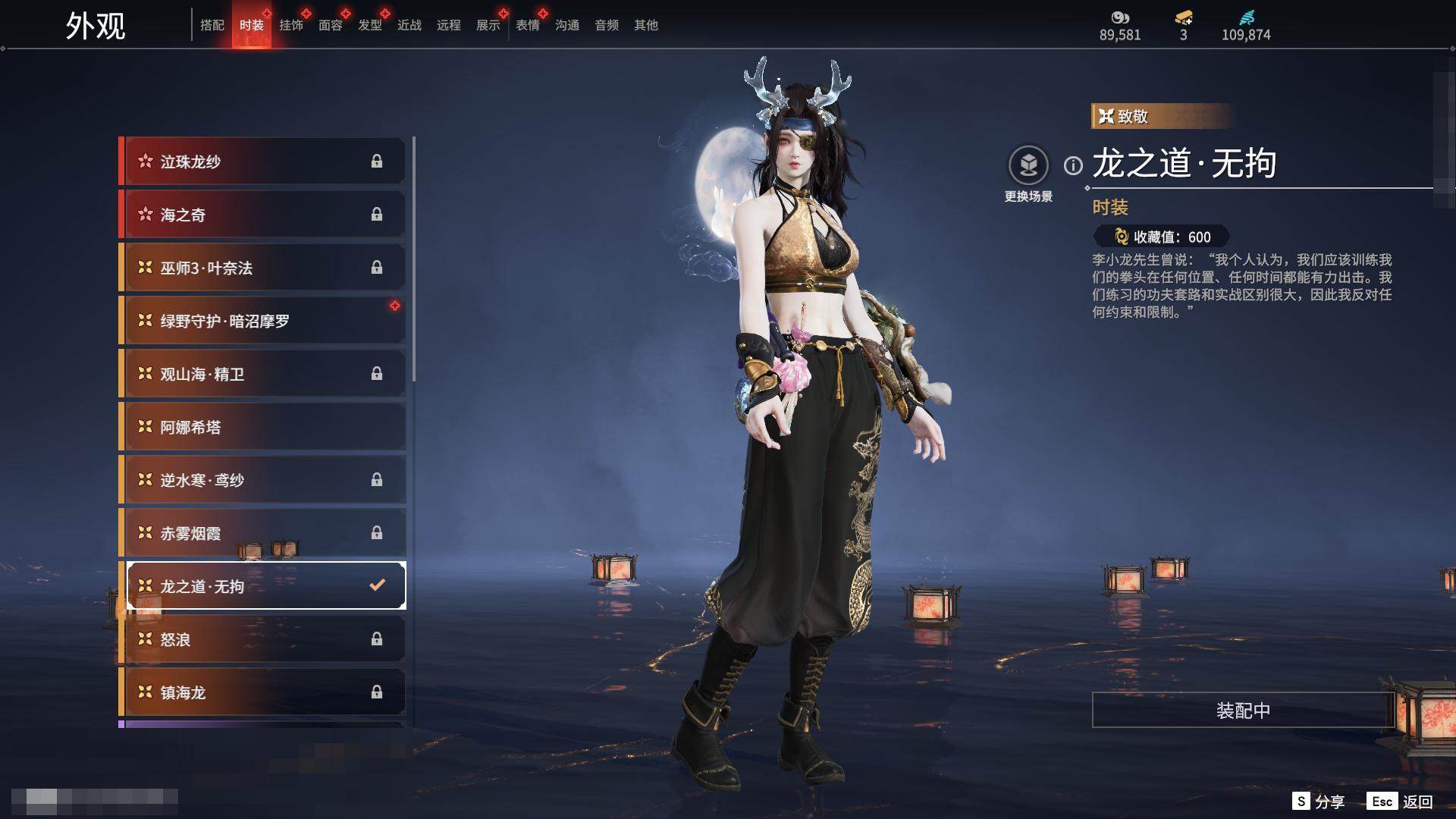Choose the 远程 ranged tab
This screenshot has height=819, width=1456.
(449, 25)
